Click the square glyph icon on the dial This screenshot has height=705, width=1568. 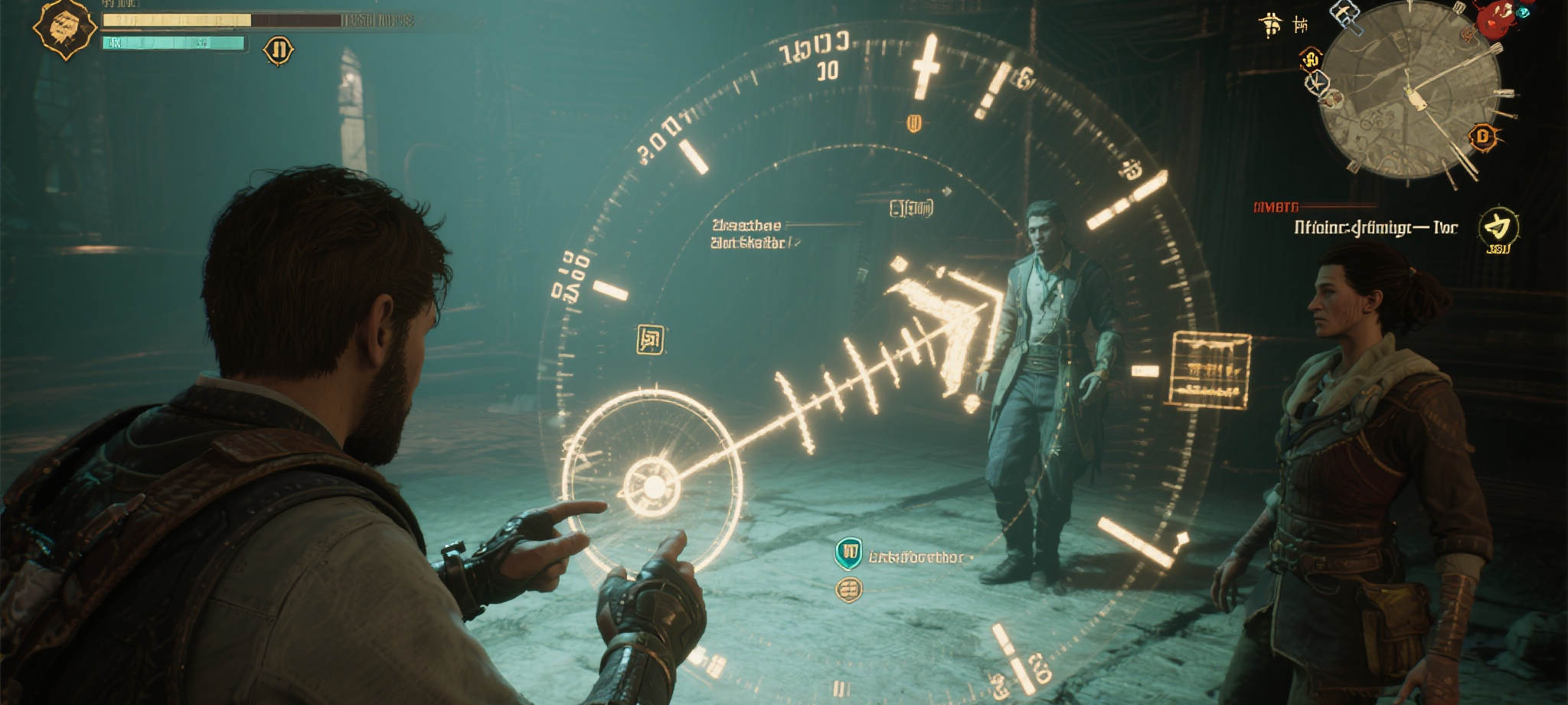[x=650, y=339]
